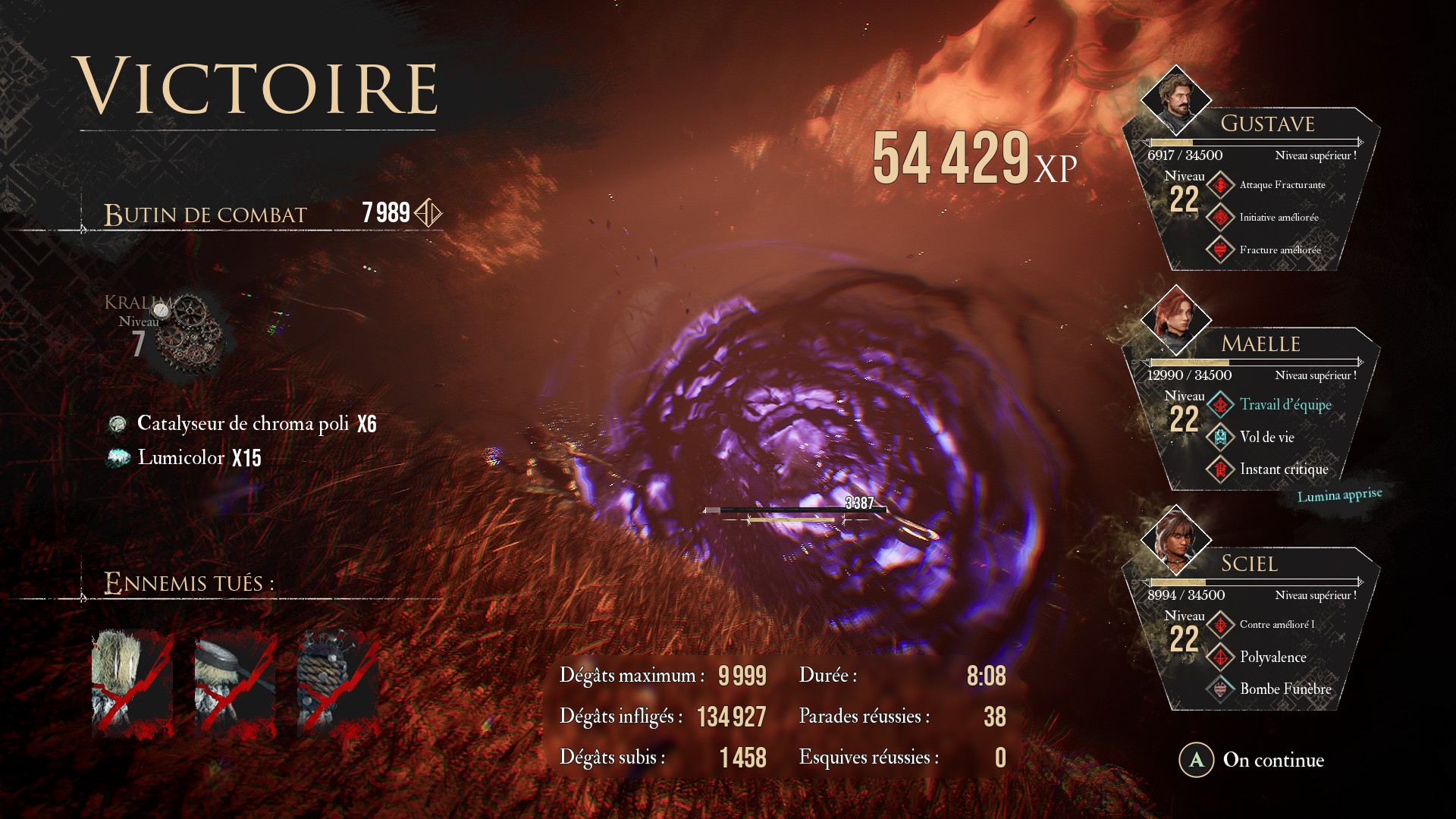Image resolution: width=1456 pixels, height=819 pixels.
Task: Select Sciel's character portrait
Action: [x=1175, y=540]
